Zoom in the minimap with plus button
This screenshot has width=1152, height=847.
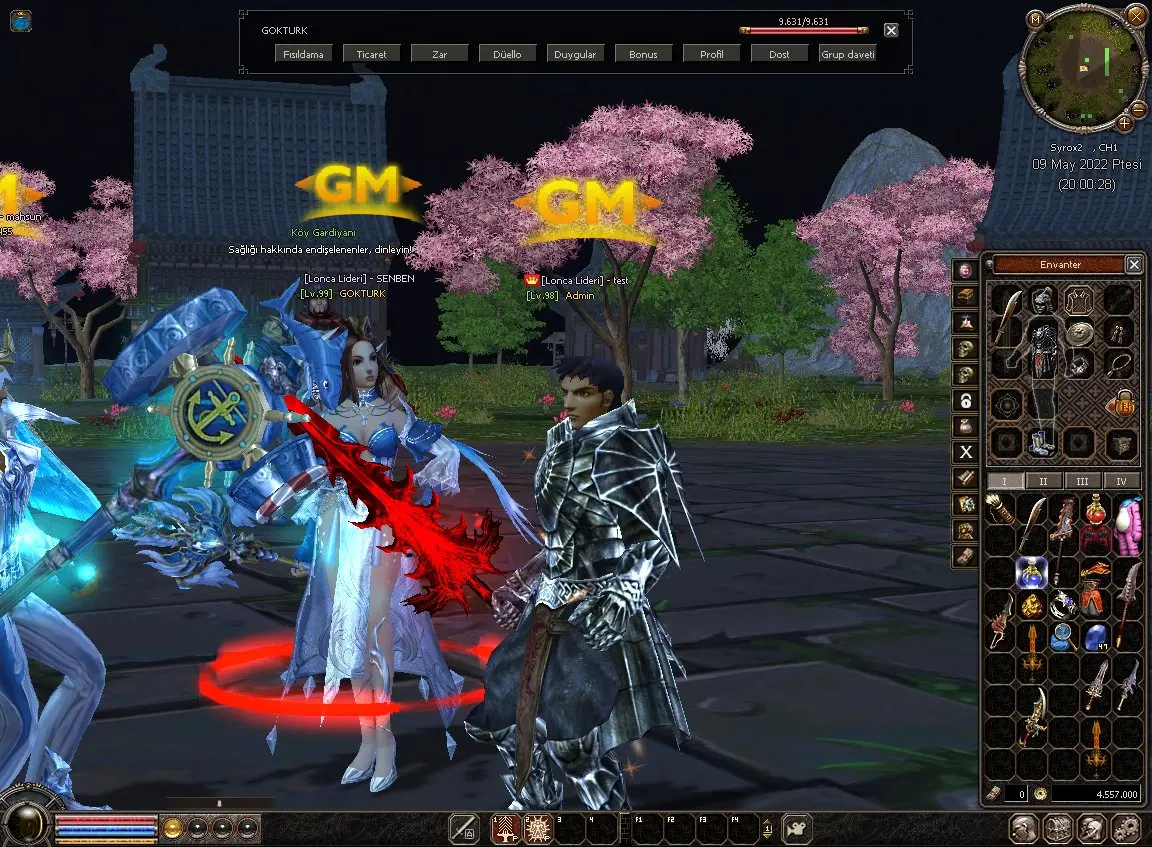click(1124, 123)
